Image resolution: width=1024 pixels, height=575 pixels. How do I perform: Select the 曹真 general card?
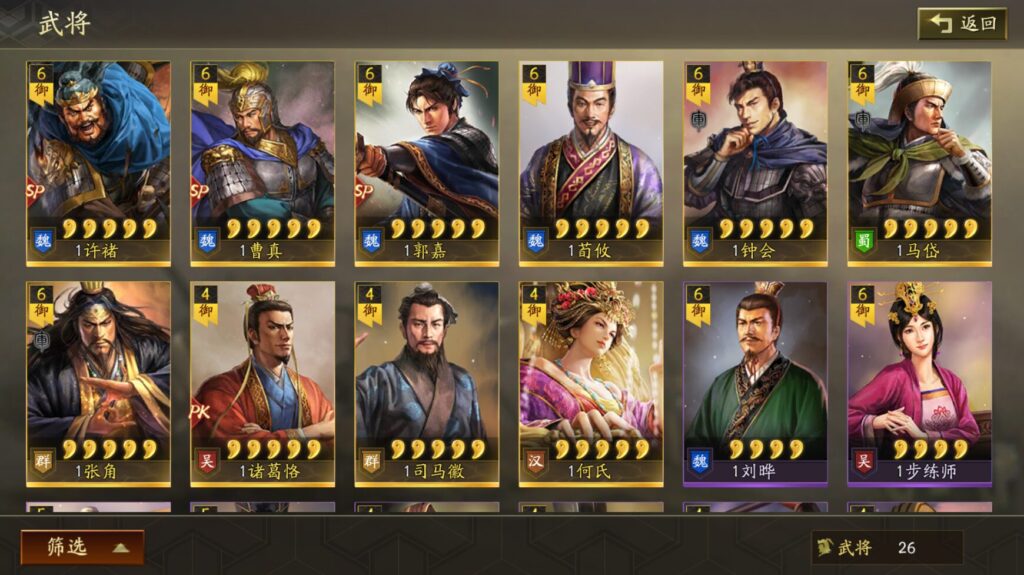pos(262,163)
